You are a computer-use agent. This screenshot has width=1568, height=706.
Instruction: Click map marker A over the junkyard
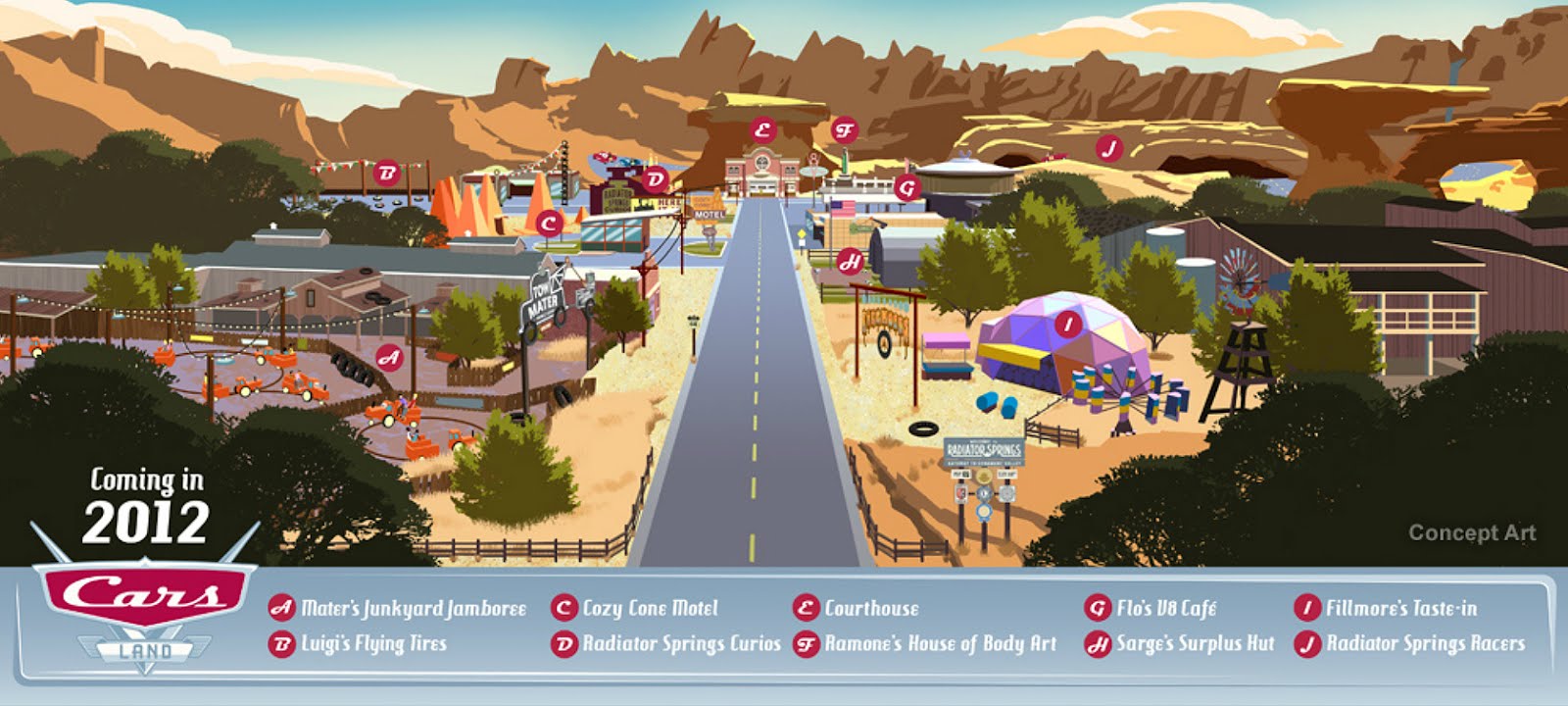pyautogui.click(x=389, y=357)
